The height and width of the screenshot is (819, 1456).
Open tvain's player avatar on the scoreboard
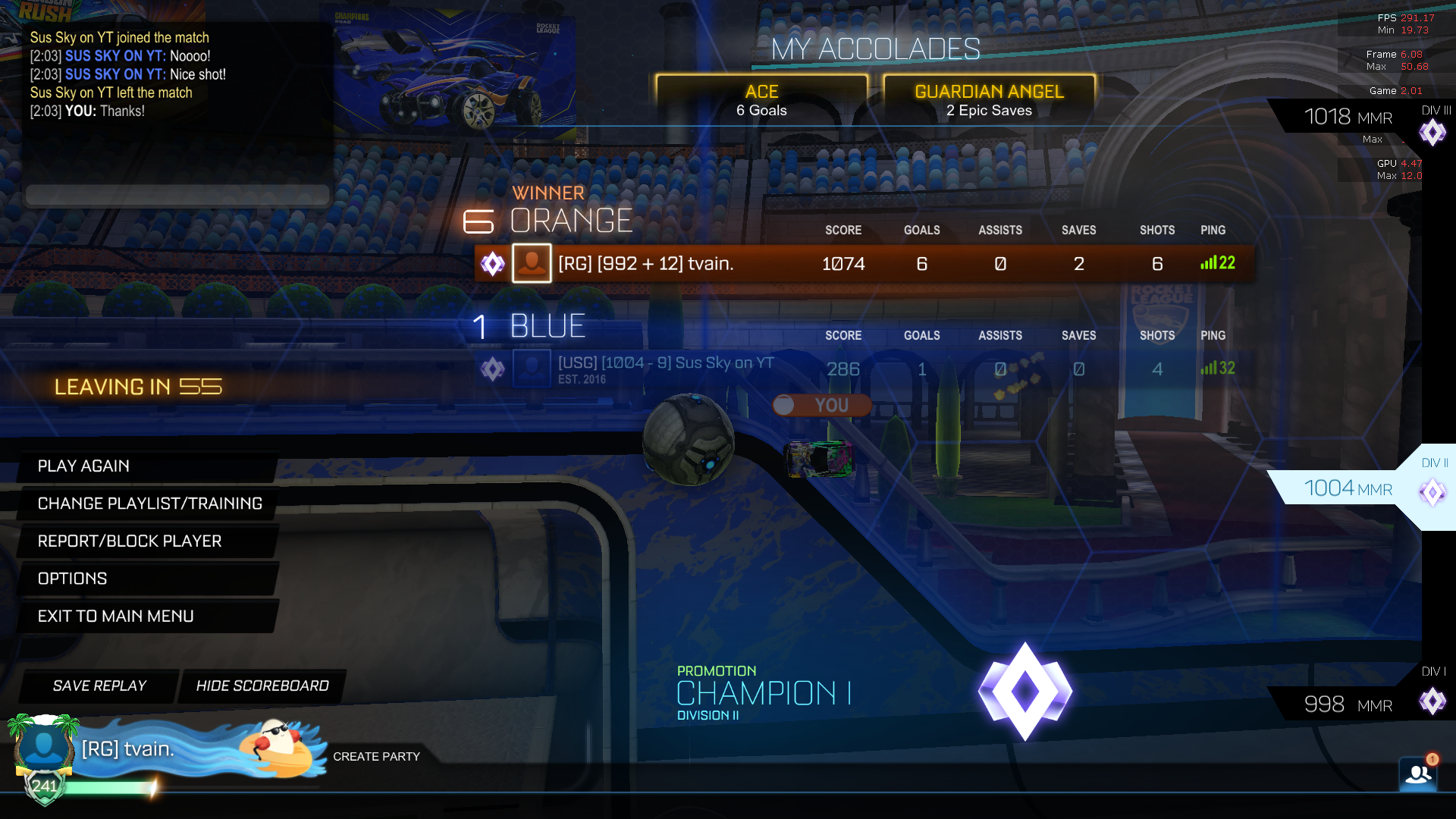click(532, 263)
